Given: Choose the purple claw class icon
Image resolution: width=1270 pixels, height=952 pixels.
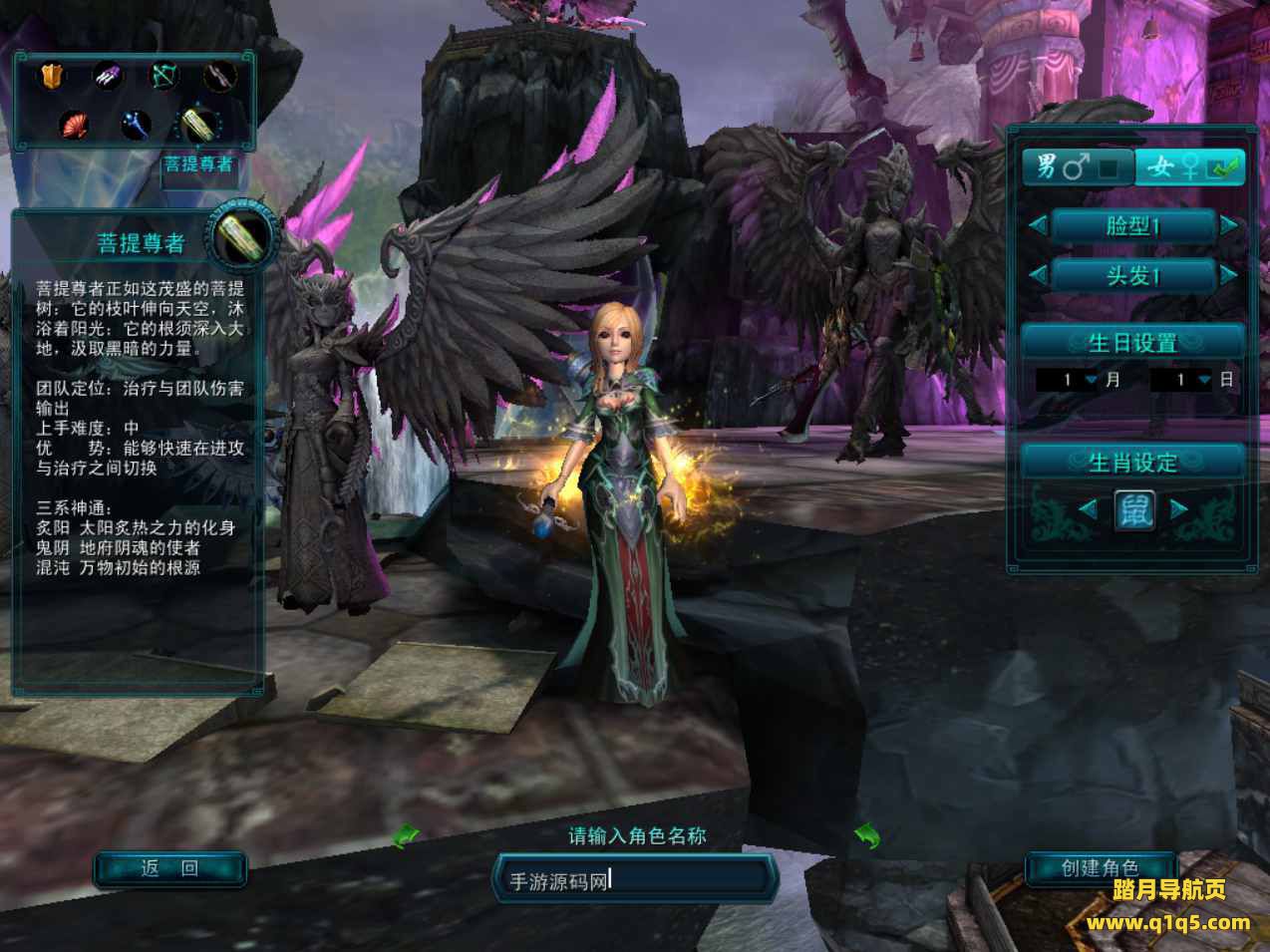Looking at the screenshot, I should point(108,76).
